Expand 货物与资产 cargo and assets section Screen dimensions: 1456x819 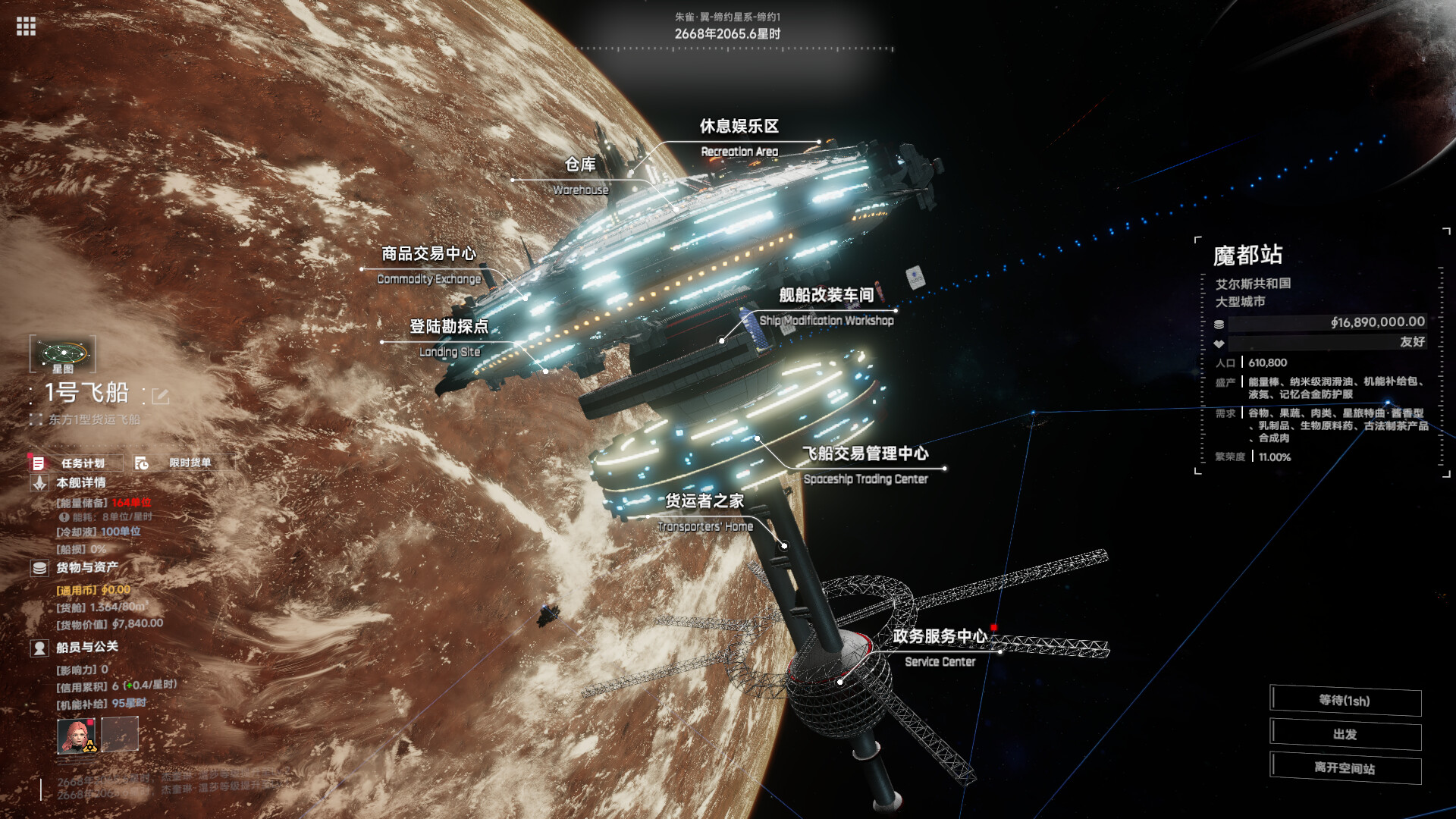click(x=86, y=567)
